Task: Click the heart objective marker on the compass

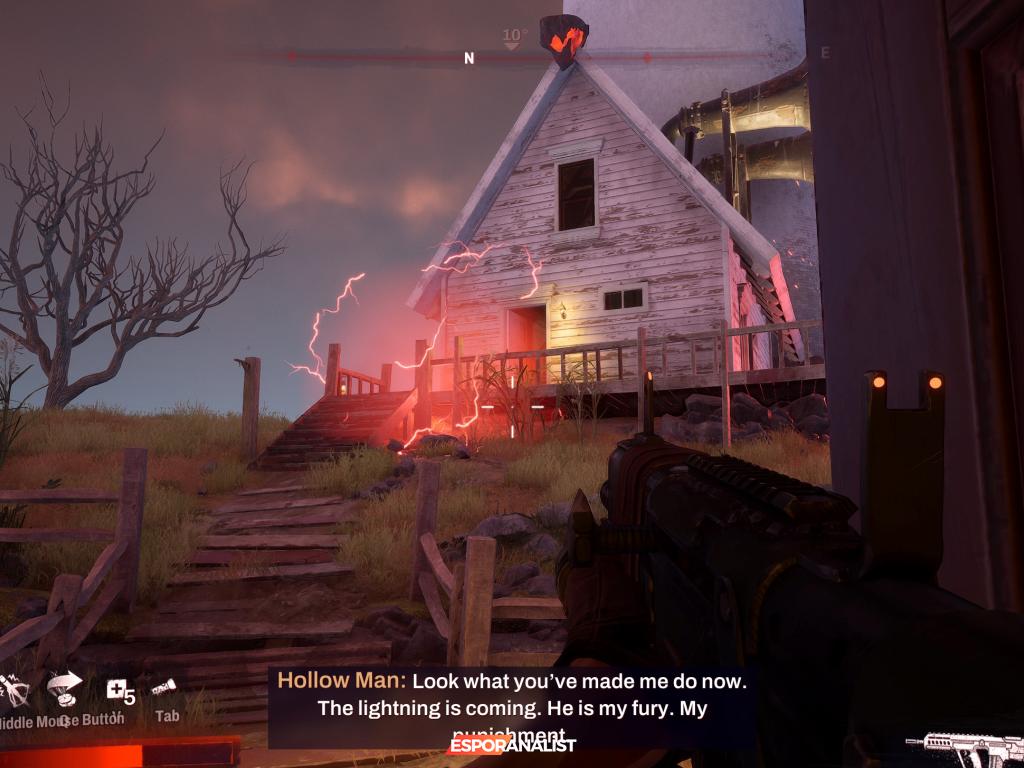Action: pos(564,40)
